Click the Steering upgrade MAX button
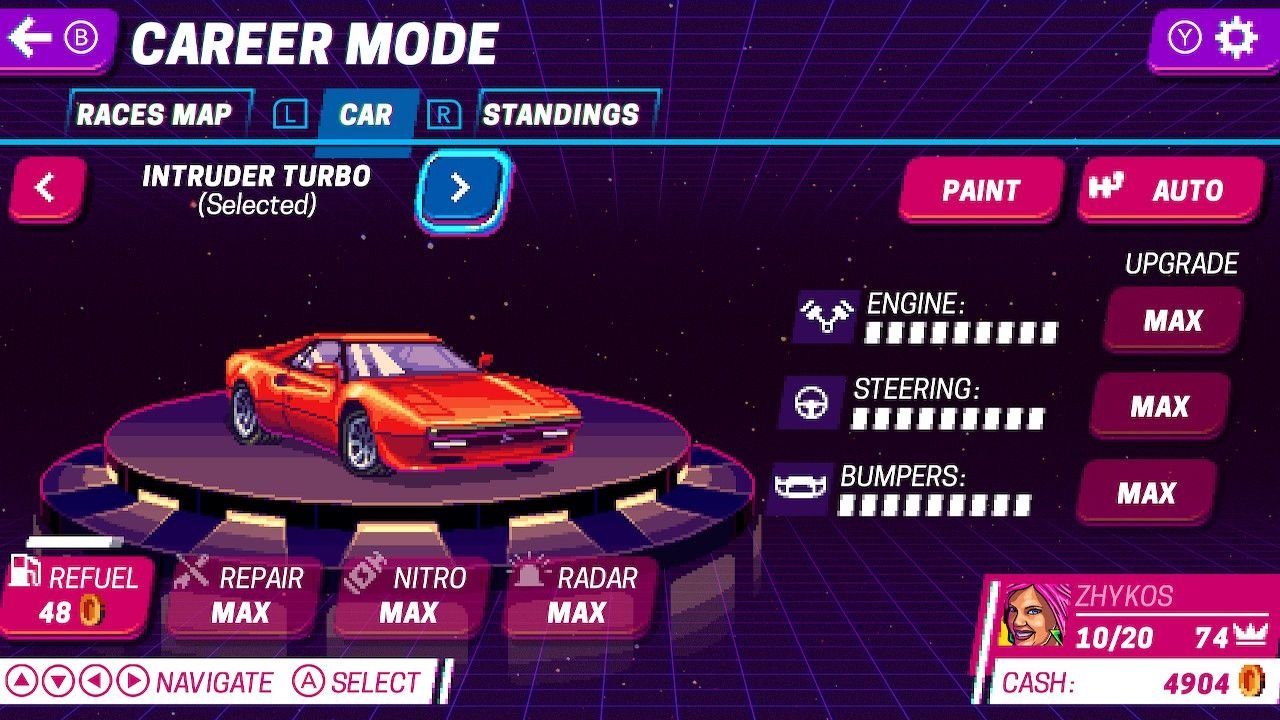The height and width of the screenshot is (720, 1280). click(x=1159, y=407)
